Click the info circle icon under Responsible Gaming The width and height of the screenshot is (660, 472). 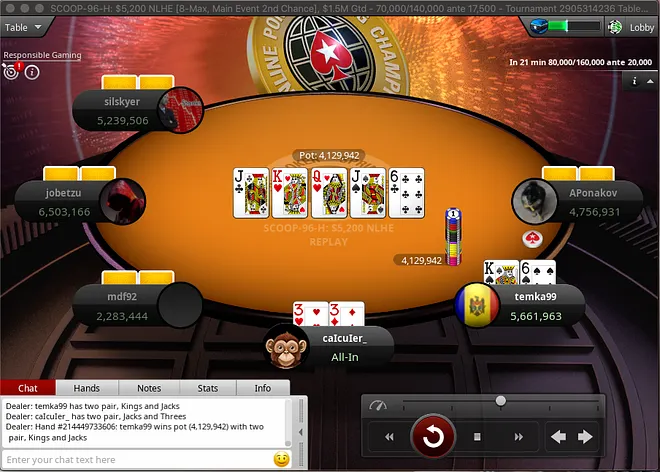coord(32,72)
